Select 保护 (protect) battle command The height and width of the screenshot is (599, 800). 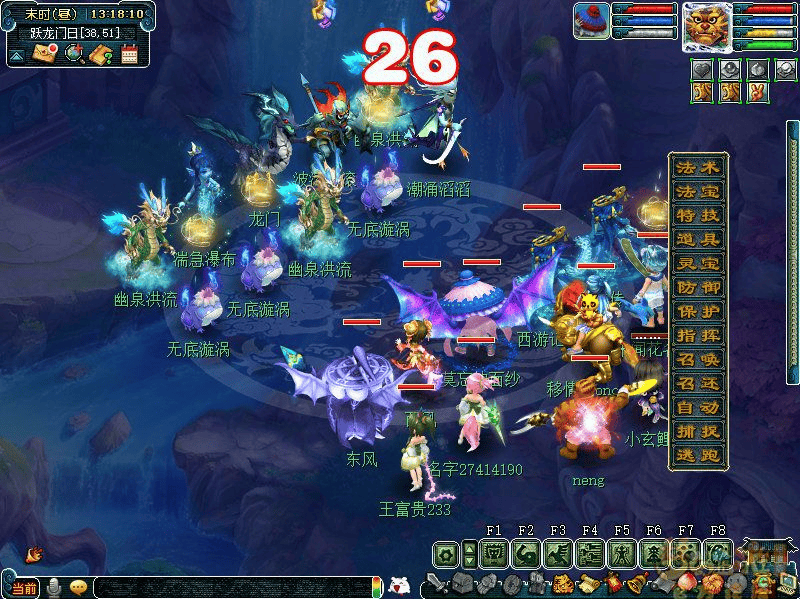697,311
